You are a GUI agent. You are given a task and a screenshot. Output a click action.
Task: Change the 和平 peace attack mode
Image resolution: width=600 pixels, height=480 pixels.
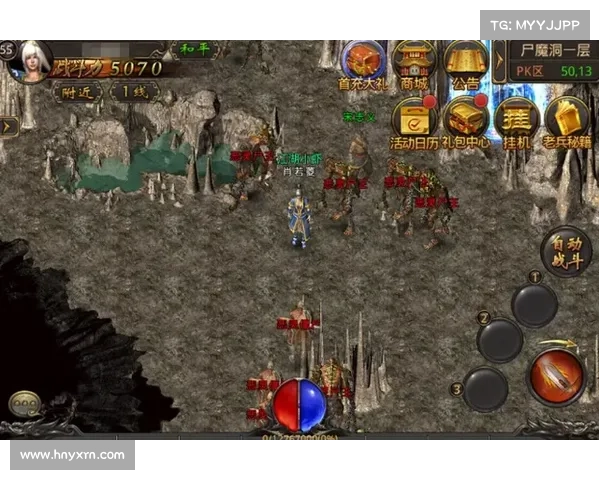point(196,49)
